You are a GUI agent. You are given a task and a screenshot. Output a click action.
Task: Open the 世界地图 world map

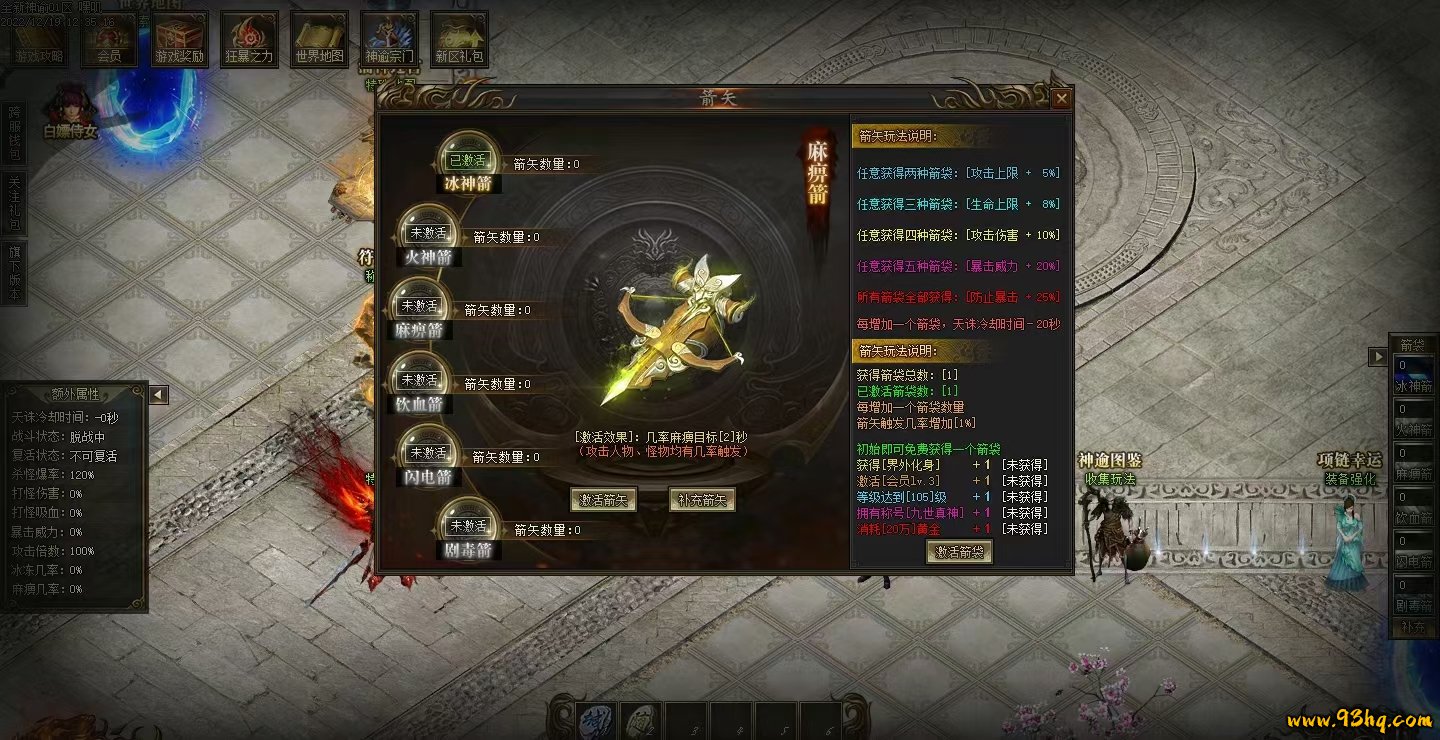(x=319, y=40)
